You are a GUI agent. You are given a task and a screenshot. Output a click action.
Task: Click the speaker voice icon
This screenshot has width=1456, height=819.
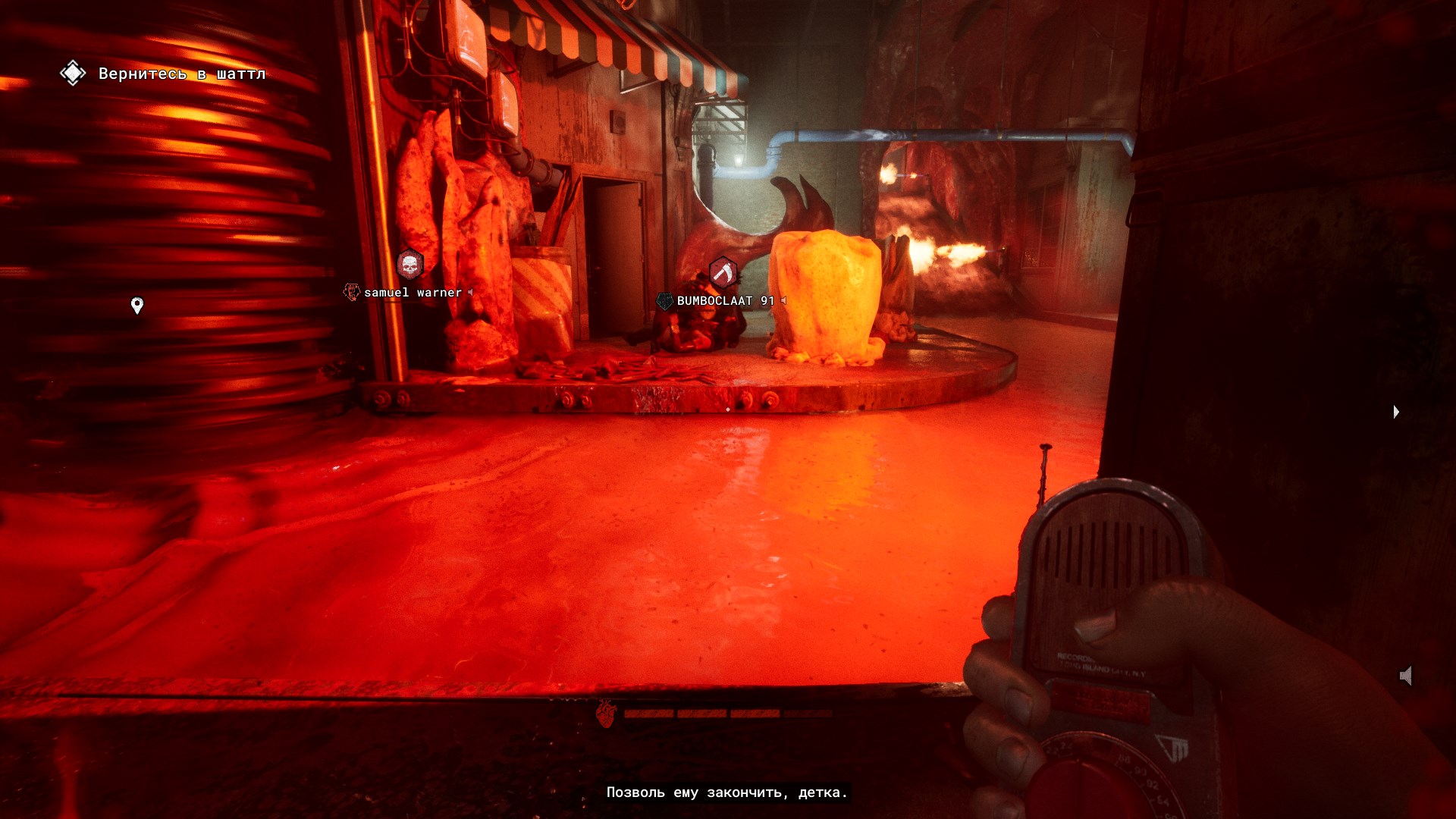1406,676
